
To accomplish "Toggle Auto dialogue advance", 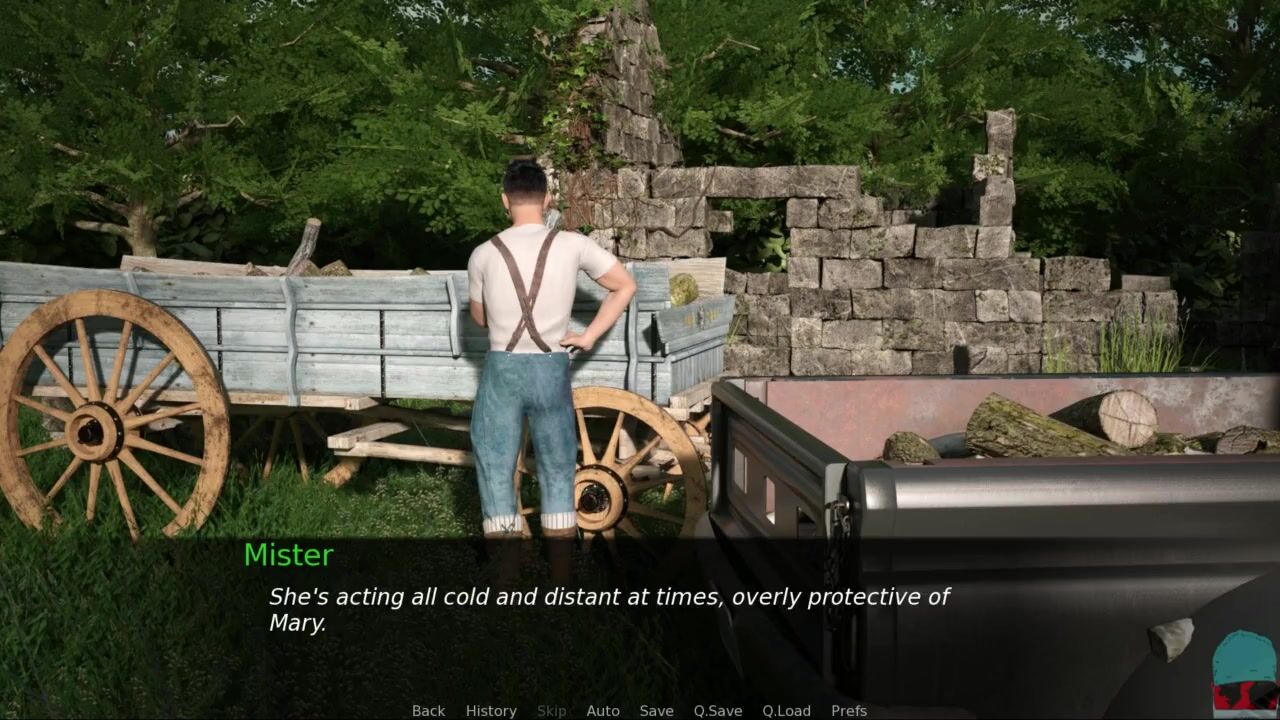I will [603, 711].
